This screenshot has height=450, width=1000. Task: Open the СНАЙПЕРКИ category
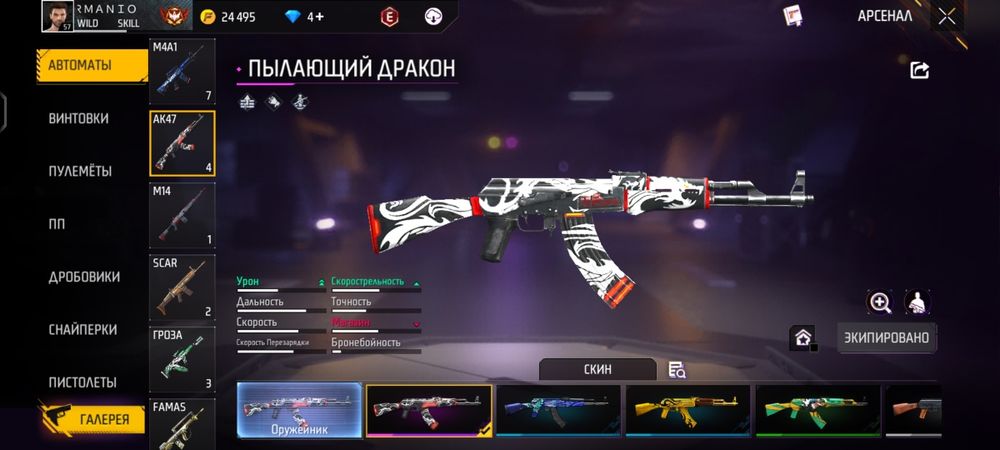83,330
